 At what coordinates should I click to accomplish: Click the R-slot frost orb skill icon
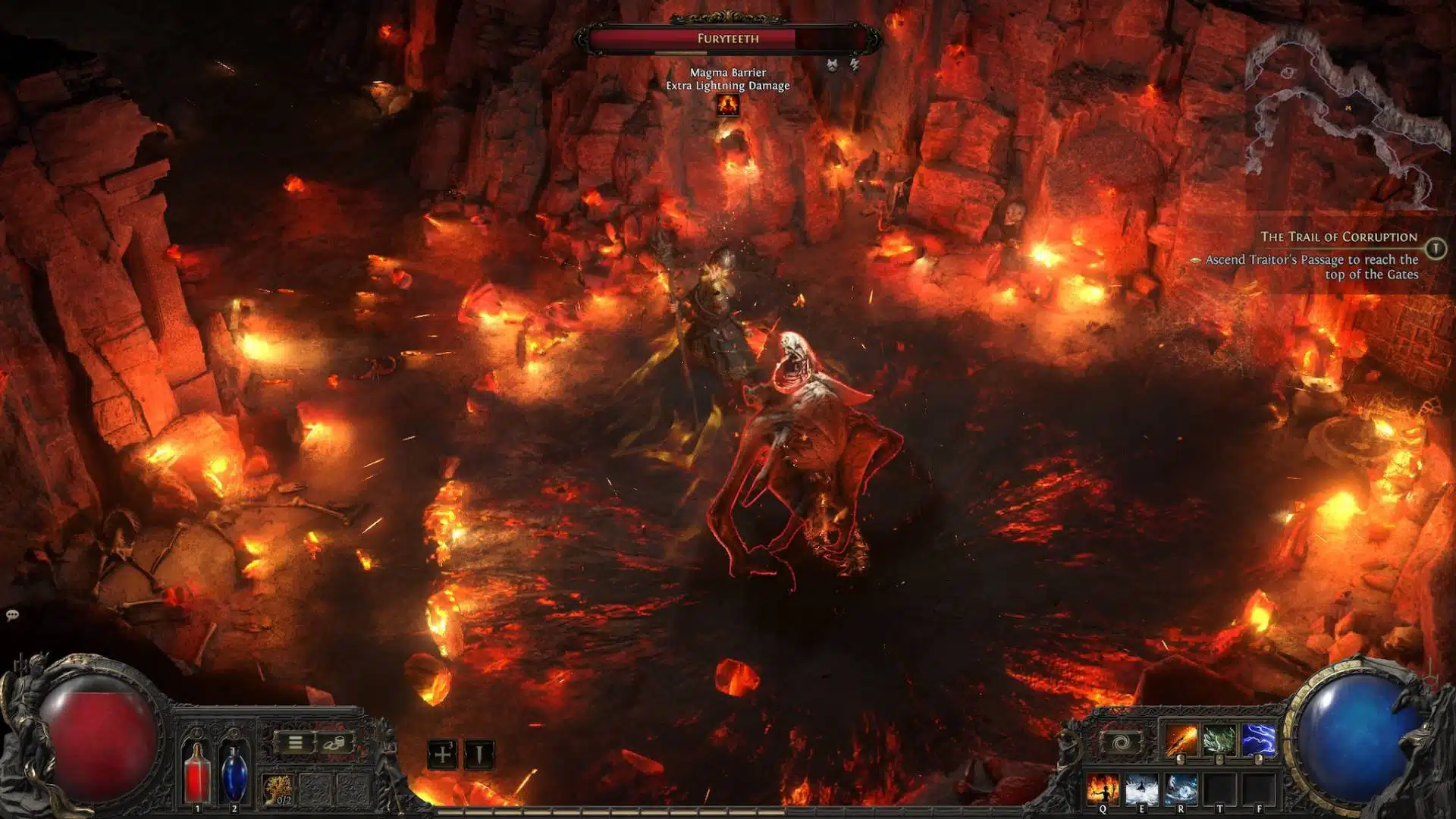click(1181, 787)
